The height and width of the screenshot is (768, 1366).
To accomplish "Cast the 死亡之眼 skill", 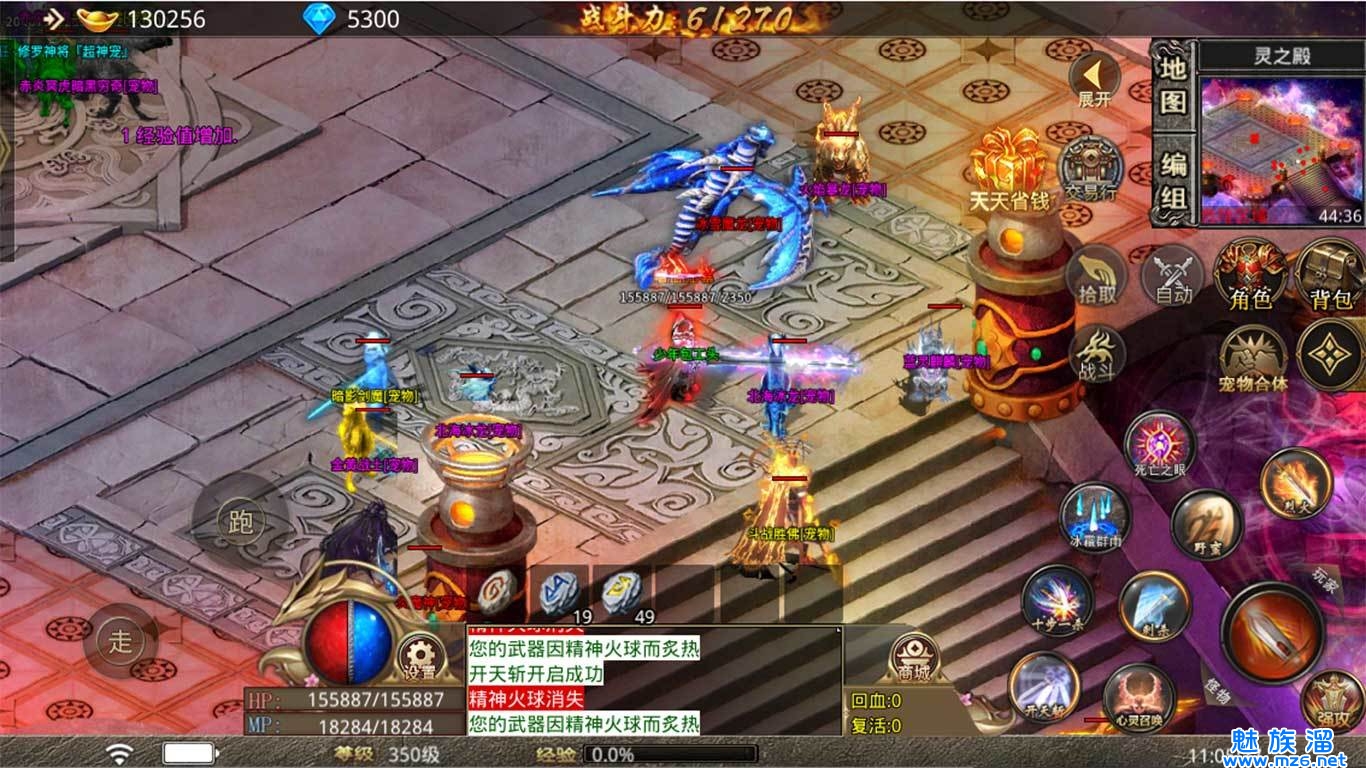I will click(1160, 447).
